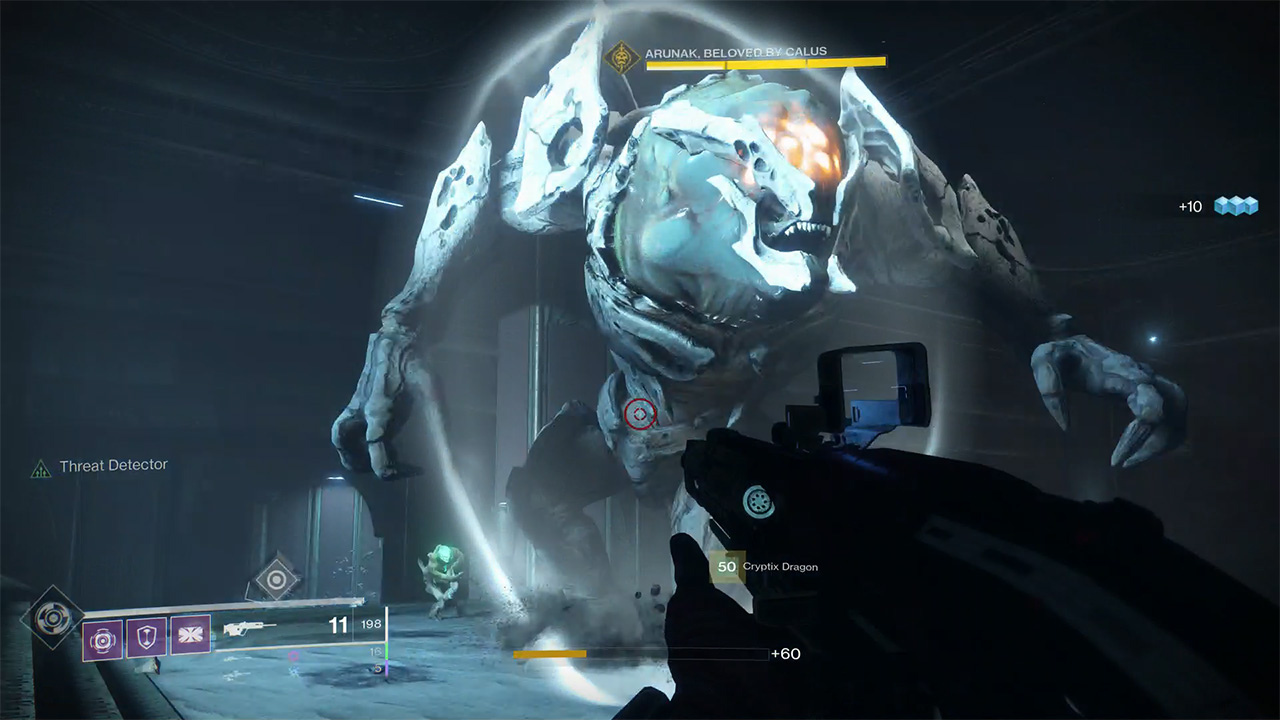Use the purple grenade ability icon
The height and width of the screenshot is (720, 1280).
pos(103,639)
